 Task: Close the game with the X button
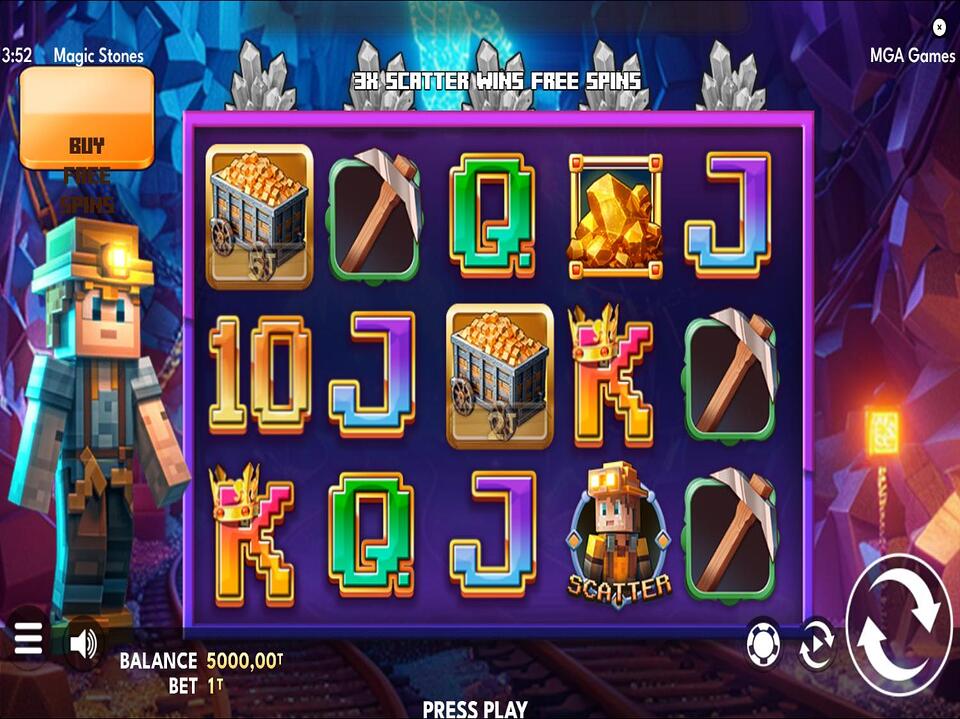pos(939,27)
